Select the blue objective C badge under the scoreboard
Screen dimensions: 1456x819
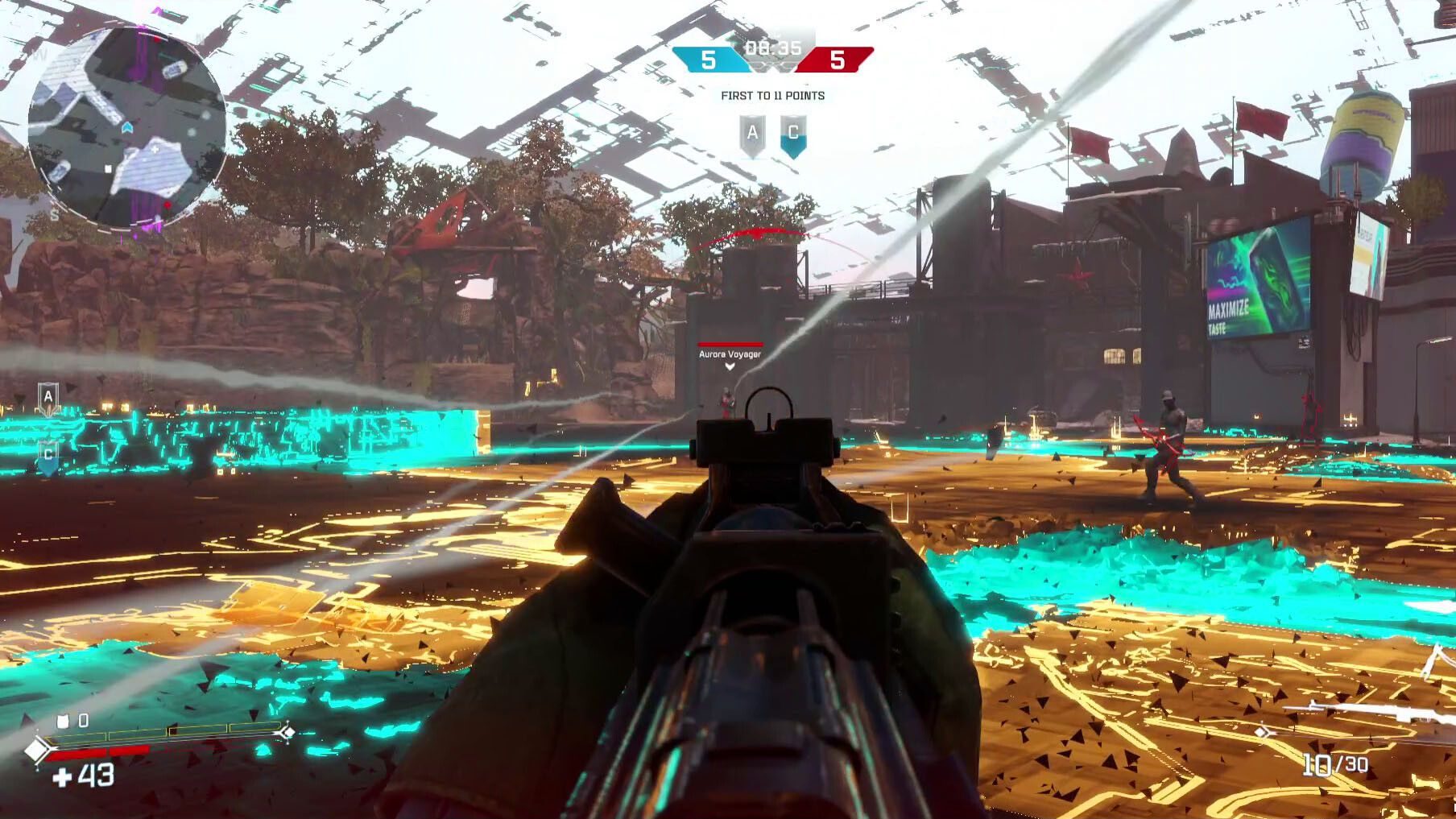(x=793, y=134)
